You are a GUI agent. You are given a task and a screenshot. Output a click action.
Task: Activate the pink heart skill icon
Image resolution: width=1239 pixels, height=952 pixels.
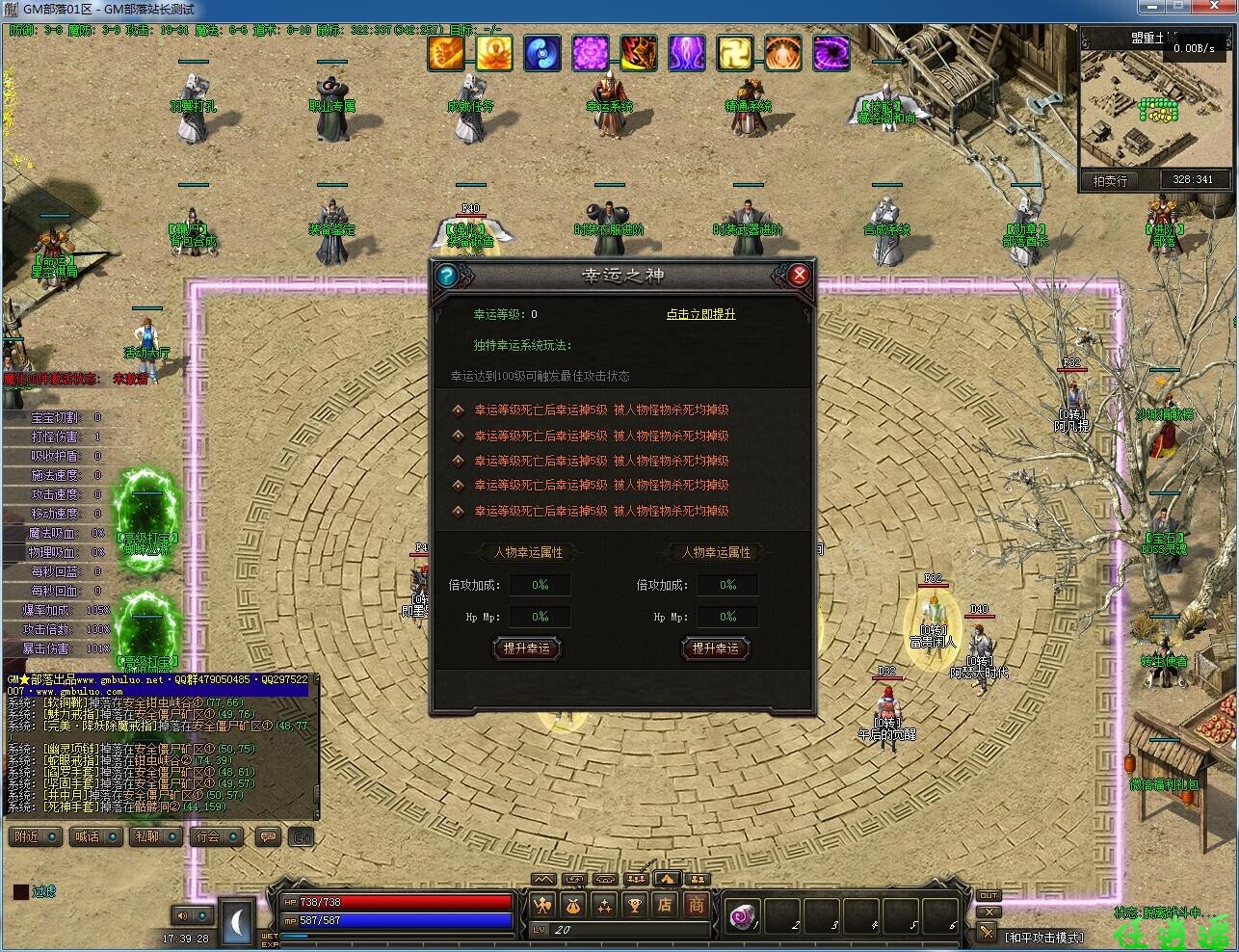[591, 53]
